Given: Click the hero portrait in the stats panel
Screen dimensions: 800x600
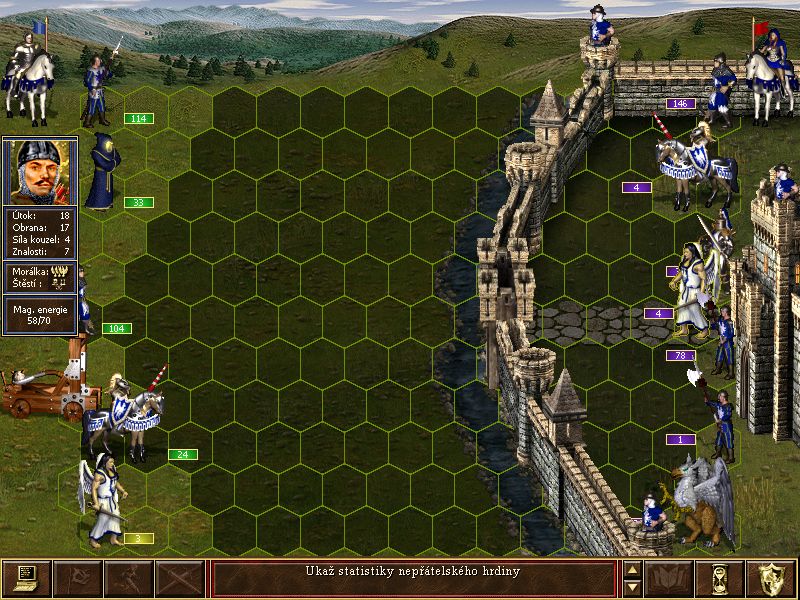Looking at the screenshot, I should coord(40,170).
